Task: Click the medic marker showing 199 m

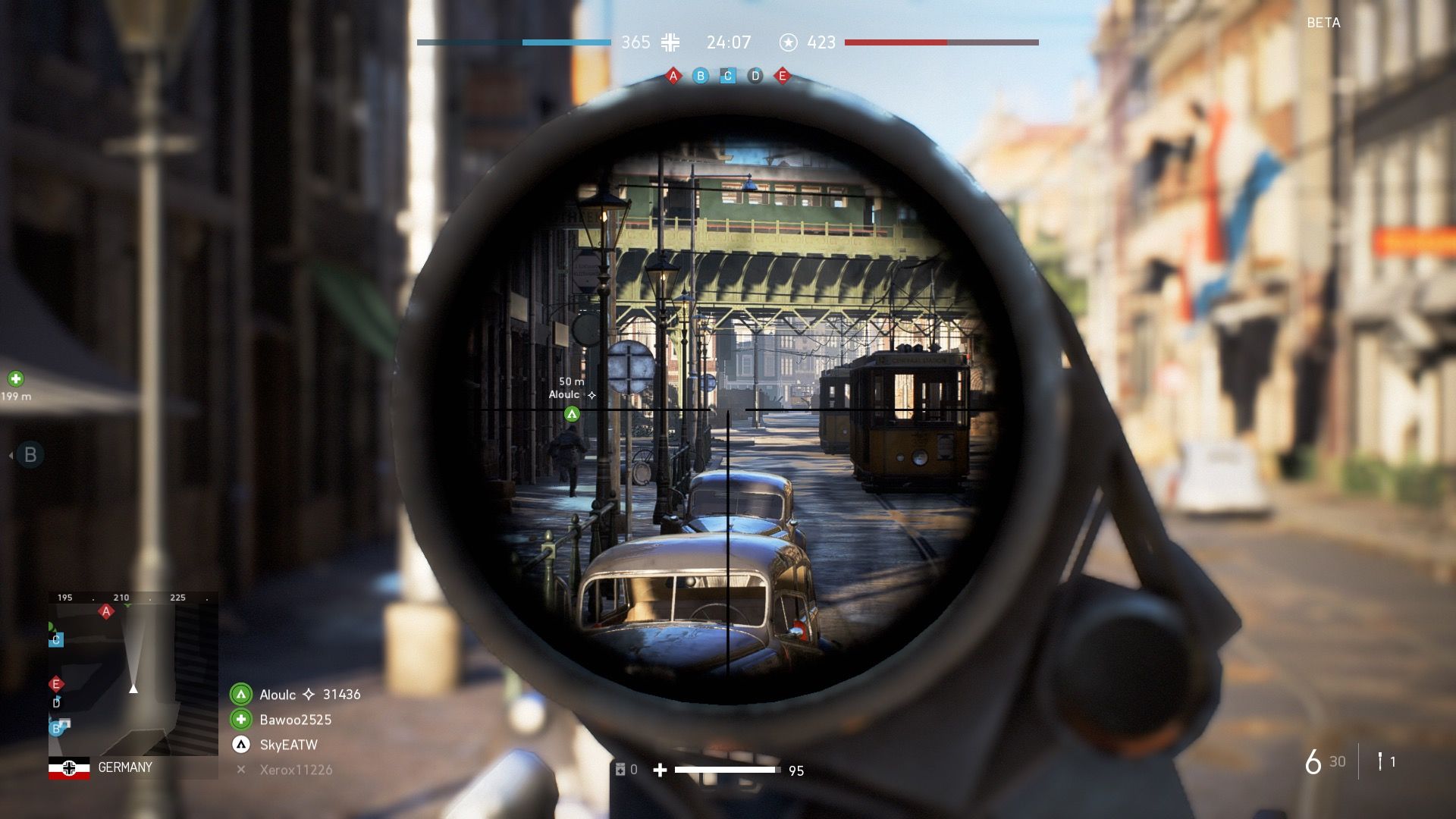Action: point(16,378)
